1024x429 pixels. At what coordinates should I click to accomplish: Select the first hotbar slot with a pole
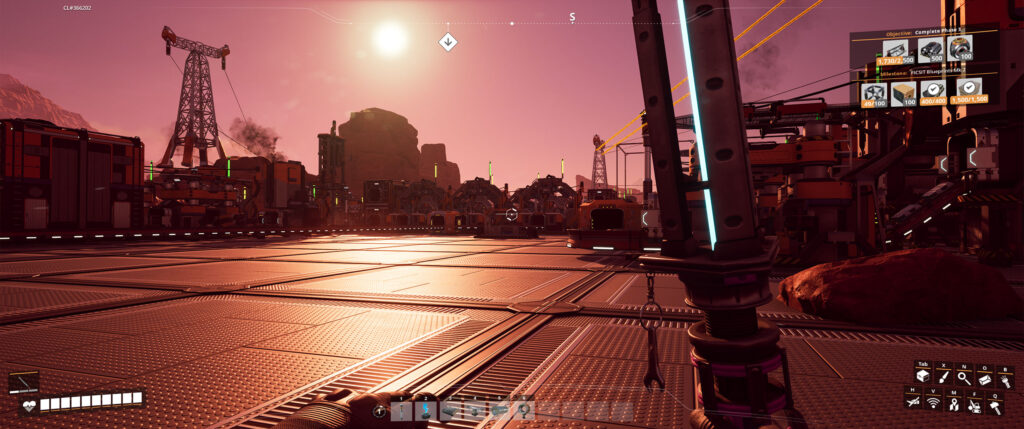tap(401, 409)
